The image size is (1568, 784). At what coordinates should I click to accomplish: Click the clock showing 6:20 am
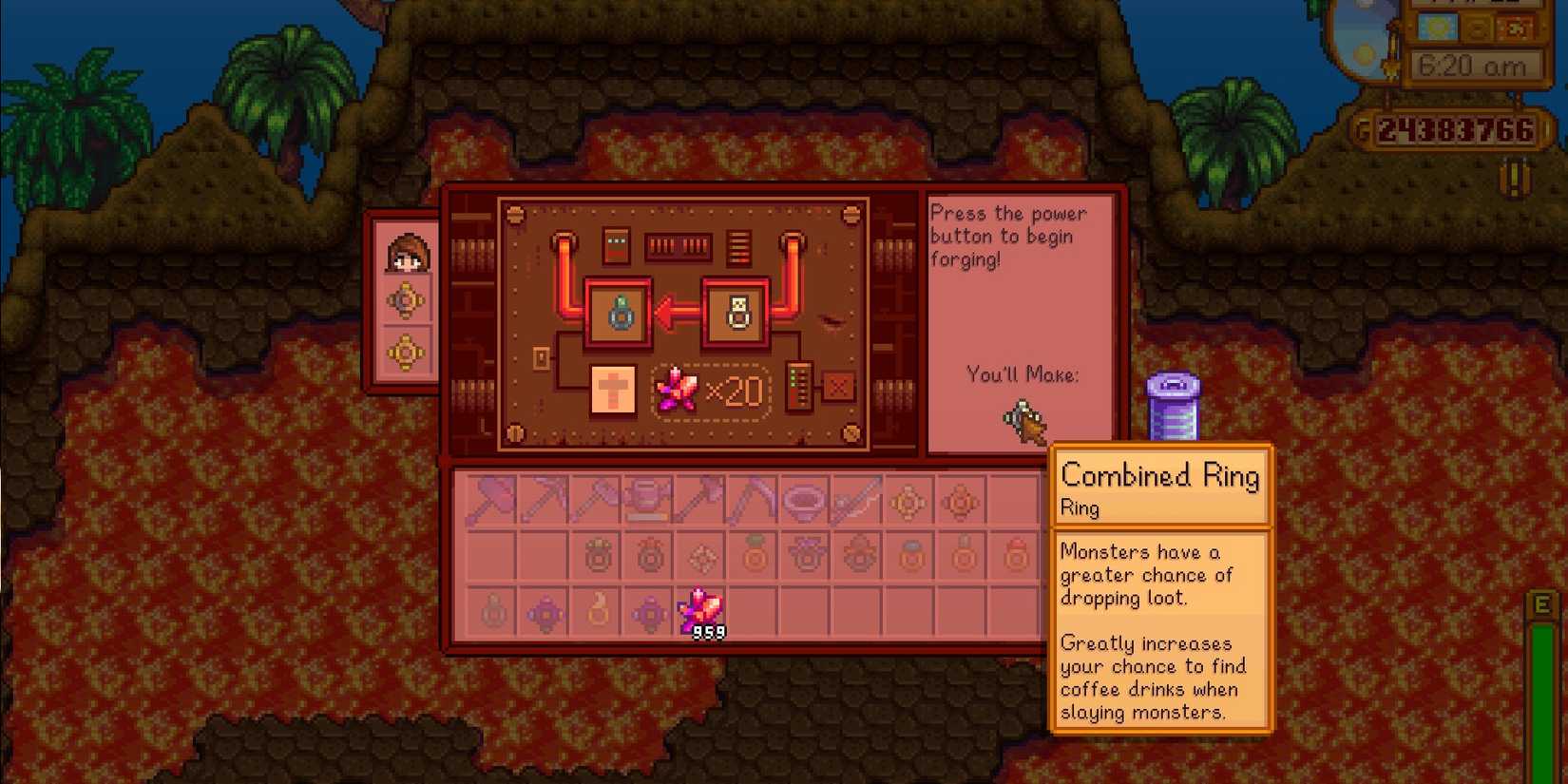coord(1476,67)
